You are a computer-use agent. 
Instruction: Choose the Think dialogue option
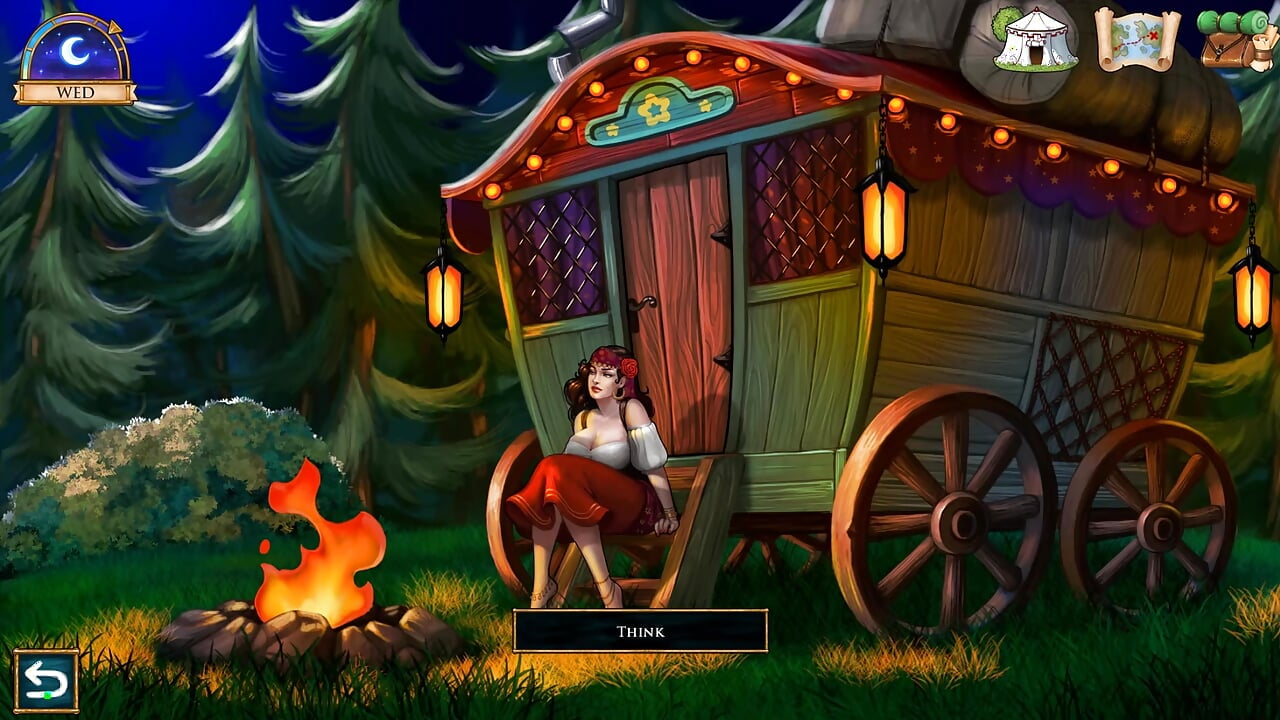(x=640, y=631)
